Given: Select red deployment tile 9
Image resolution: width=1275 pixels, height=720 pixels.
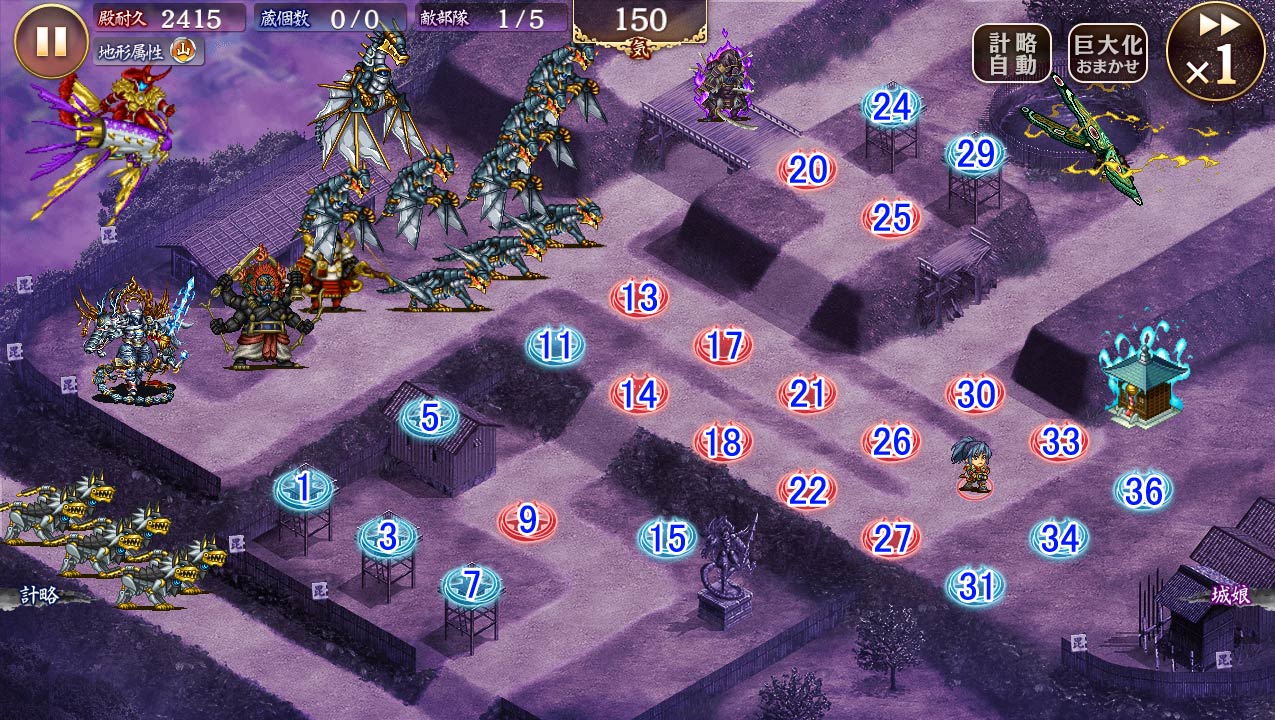Looking at the screenshot, I should point(528,520).
